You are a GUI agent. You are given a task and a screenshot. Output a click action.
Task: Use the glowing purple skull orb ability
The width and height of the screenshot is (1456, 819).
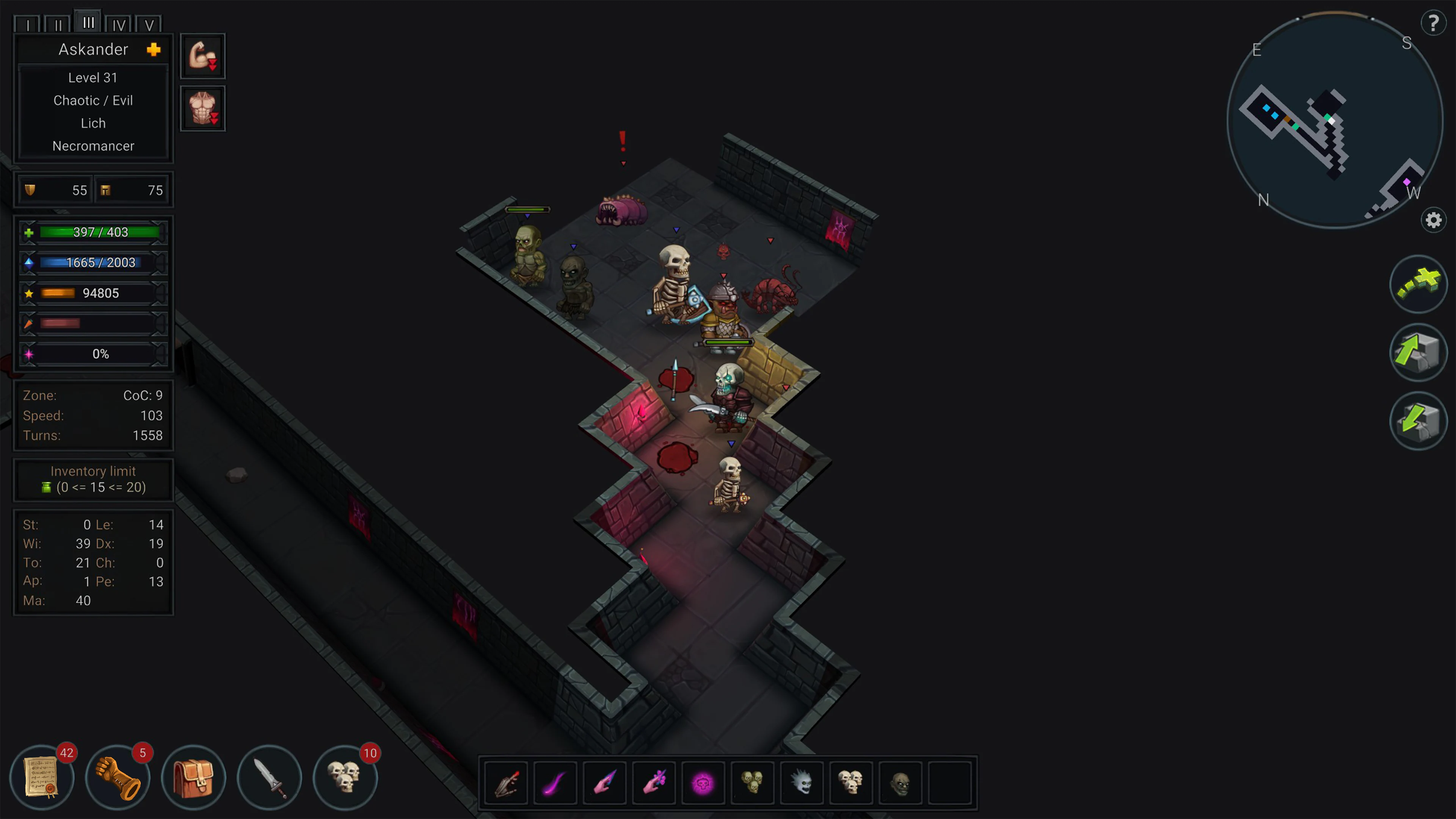coord(703,783)
